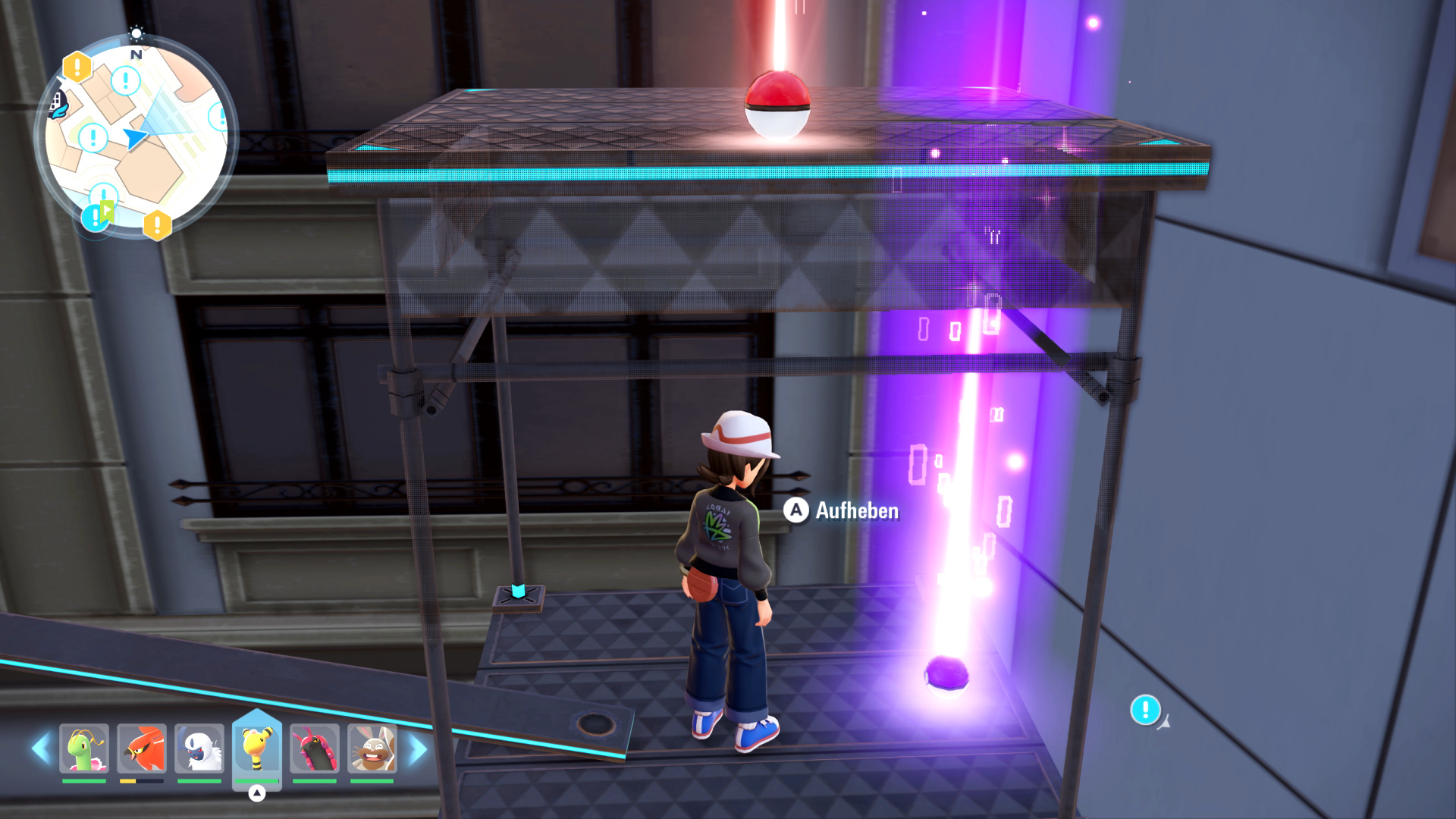The height and width of the screenshot is (819, 1456).
Task: Click the blue player arrow on the minimap
Action: [x=135, y=137]
